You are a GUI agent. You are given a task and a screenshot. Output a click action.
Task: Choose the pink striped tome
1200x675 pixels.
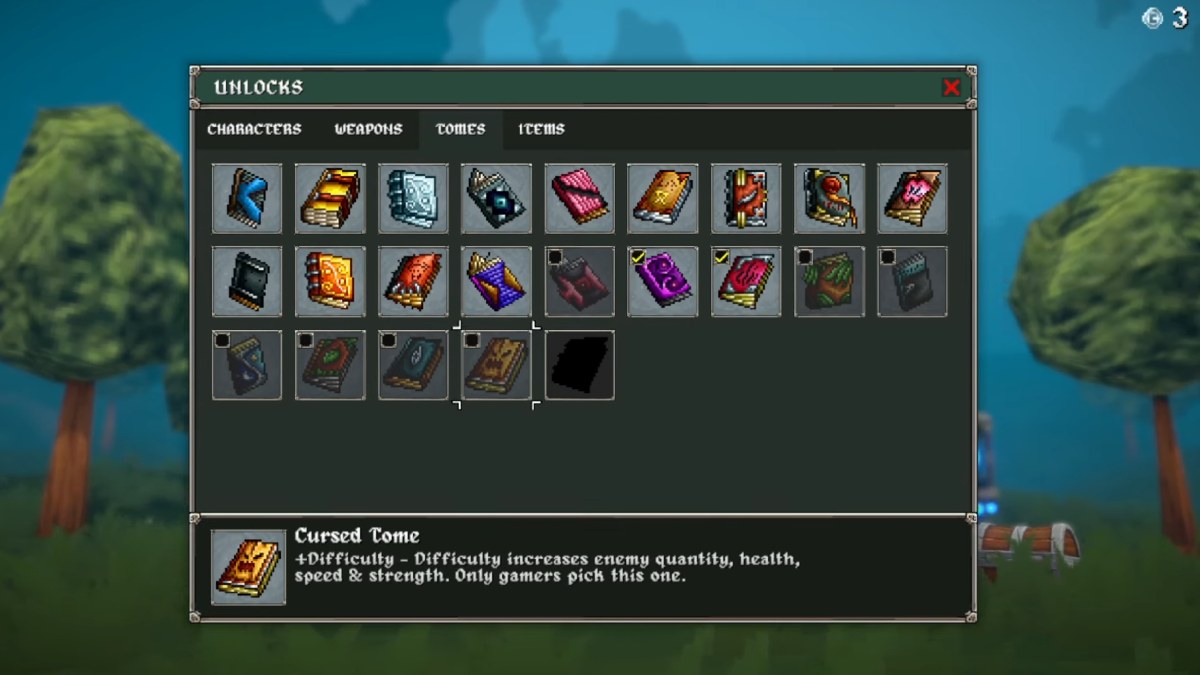580,198
